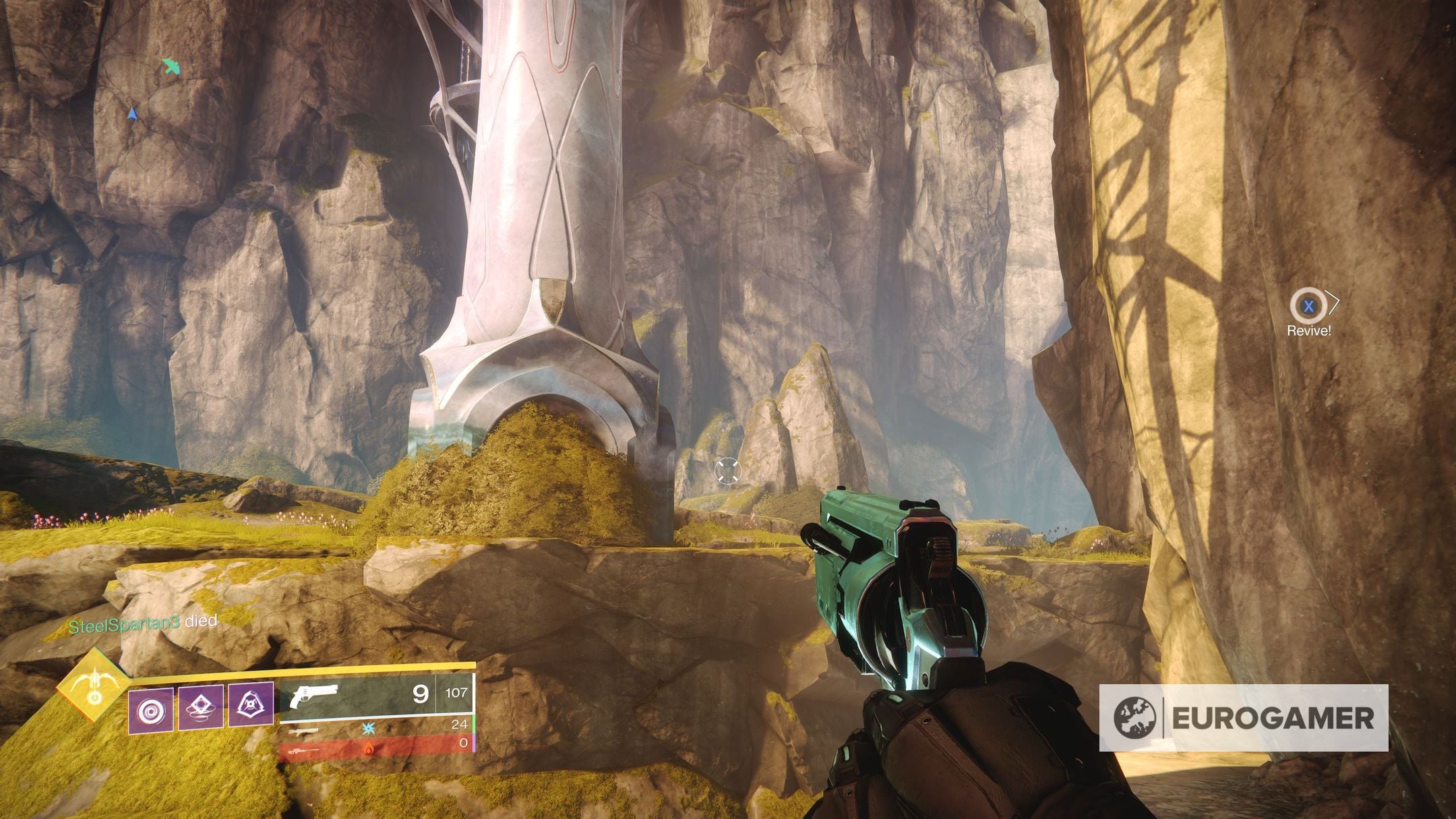Use the diamond-shaped melee ability icon
The height and width of the screenshot is (819, 1456).
201,707
